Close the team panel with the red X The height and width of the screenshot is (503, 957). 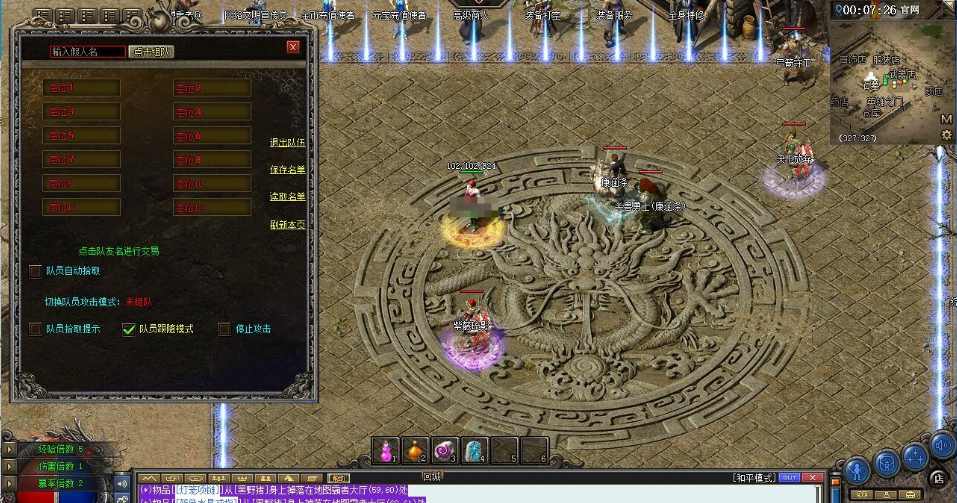(x=293, y=47)
